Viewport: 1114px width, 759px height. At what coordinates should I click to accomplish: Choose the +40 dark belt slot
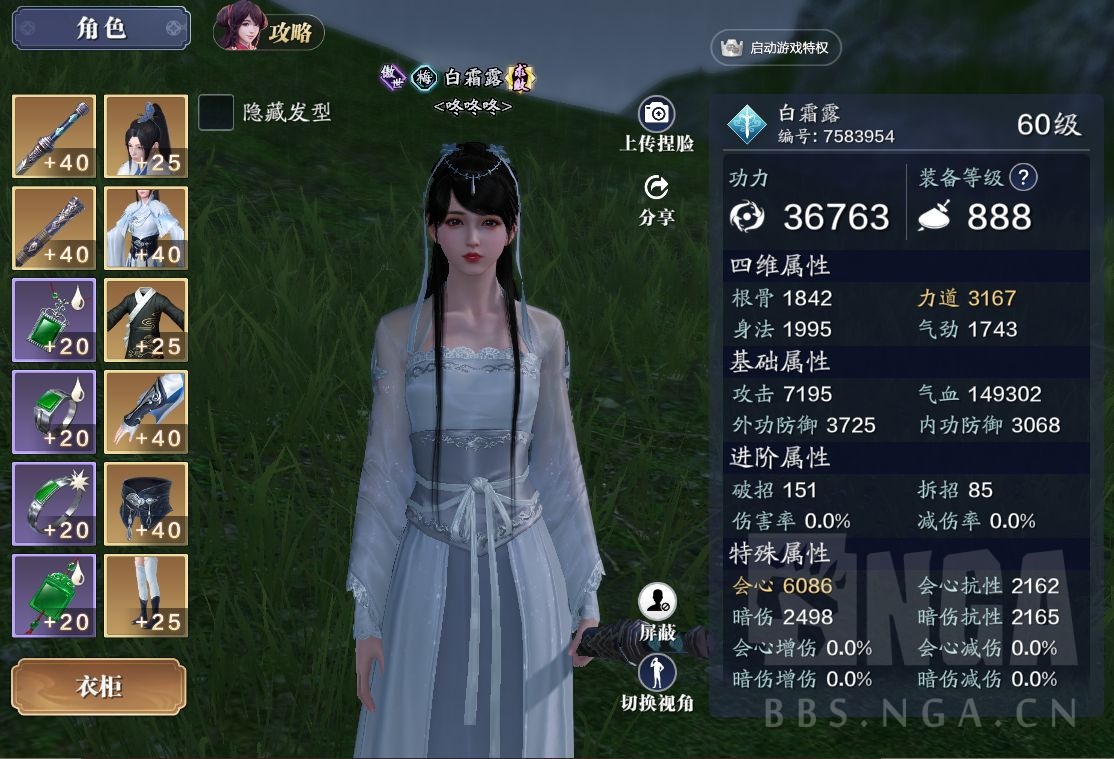pyautogui.click(x=146, y=504)
